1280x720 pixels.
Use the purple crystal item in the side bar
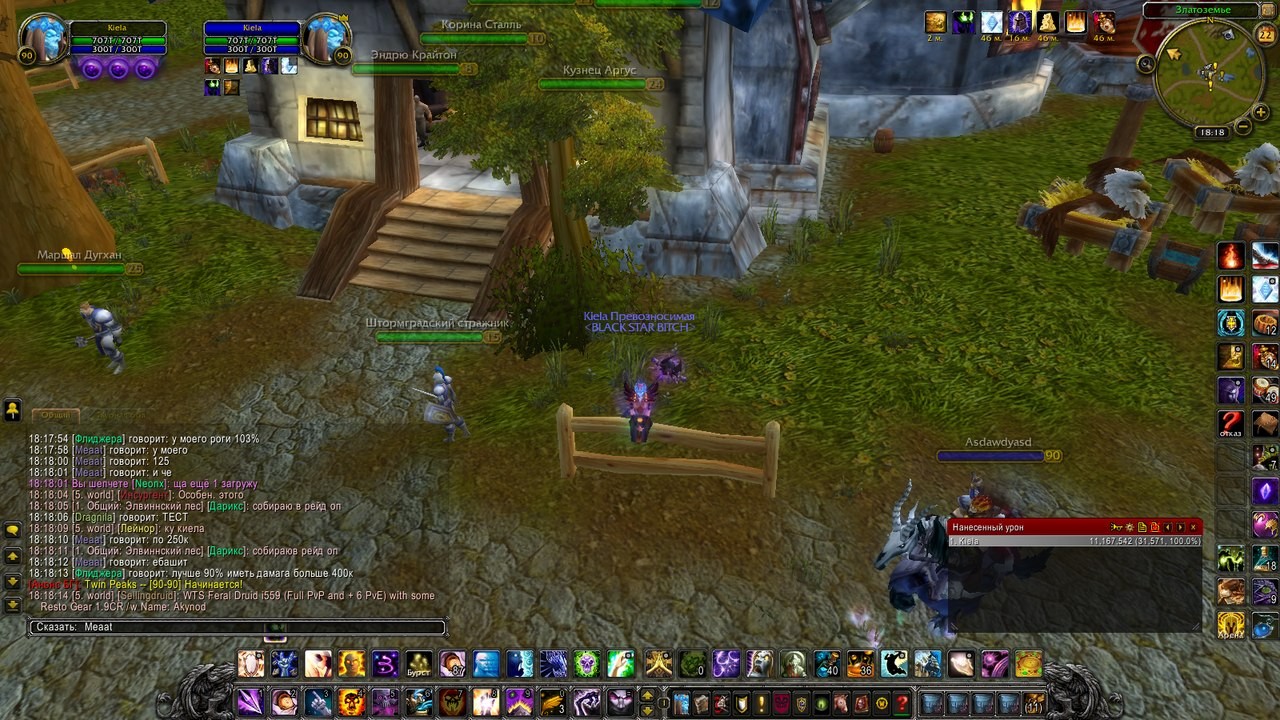pyautogui.click(x=1265, y=491)
